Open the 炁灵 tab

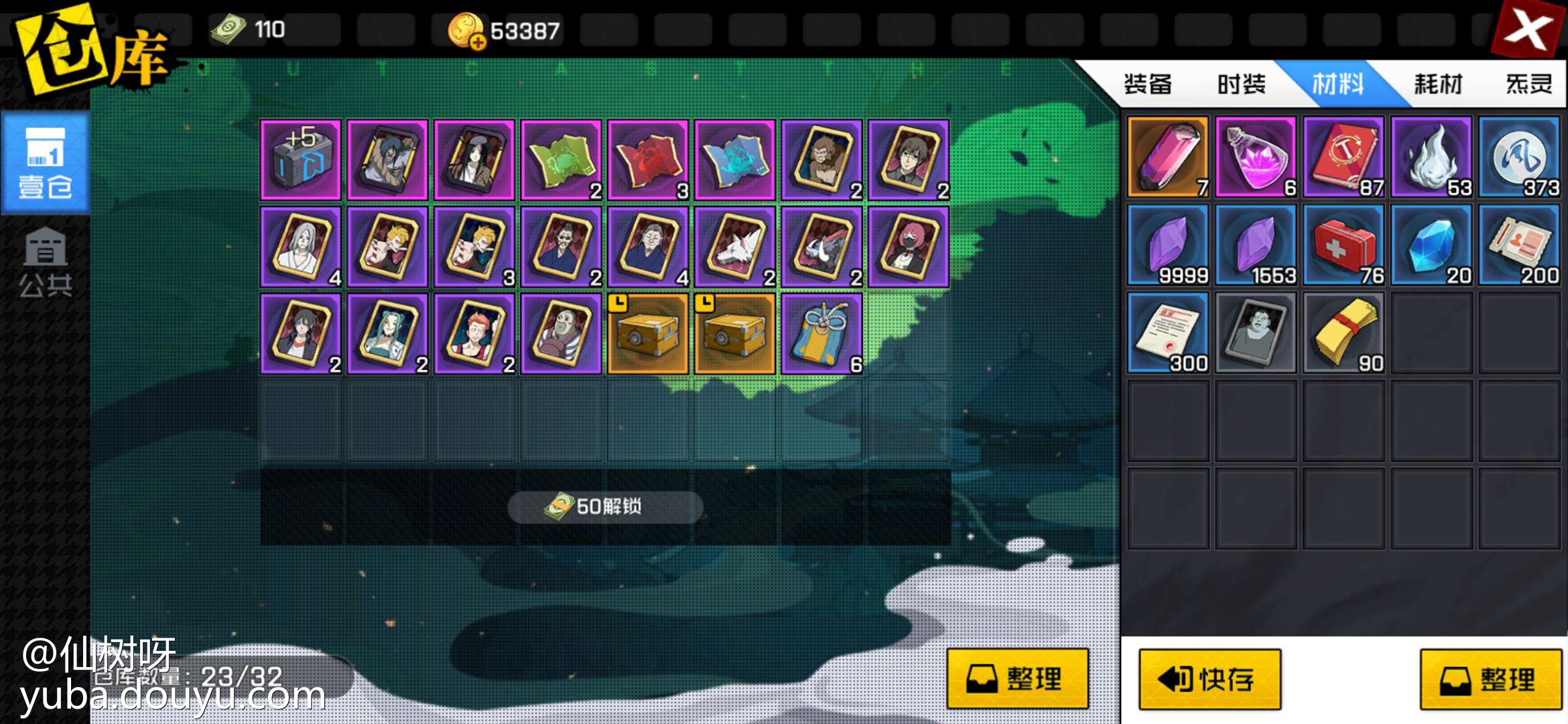click(x=1528, y=84)
